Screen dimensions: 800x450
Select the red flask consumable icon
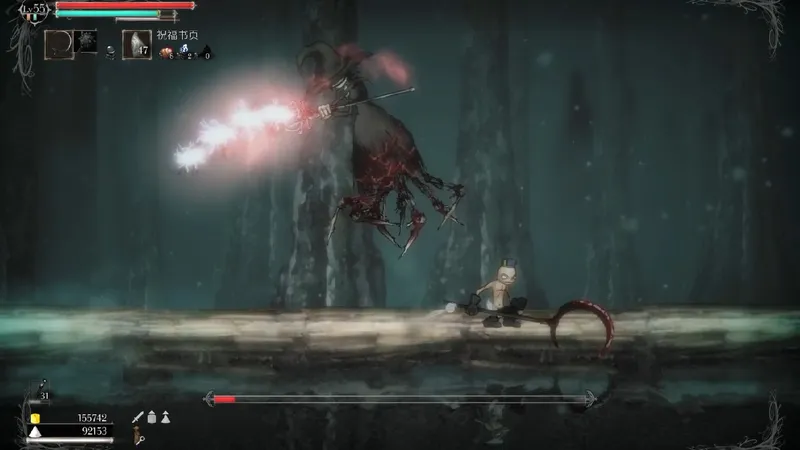(164, 53)
